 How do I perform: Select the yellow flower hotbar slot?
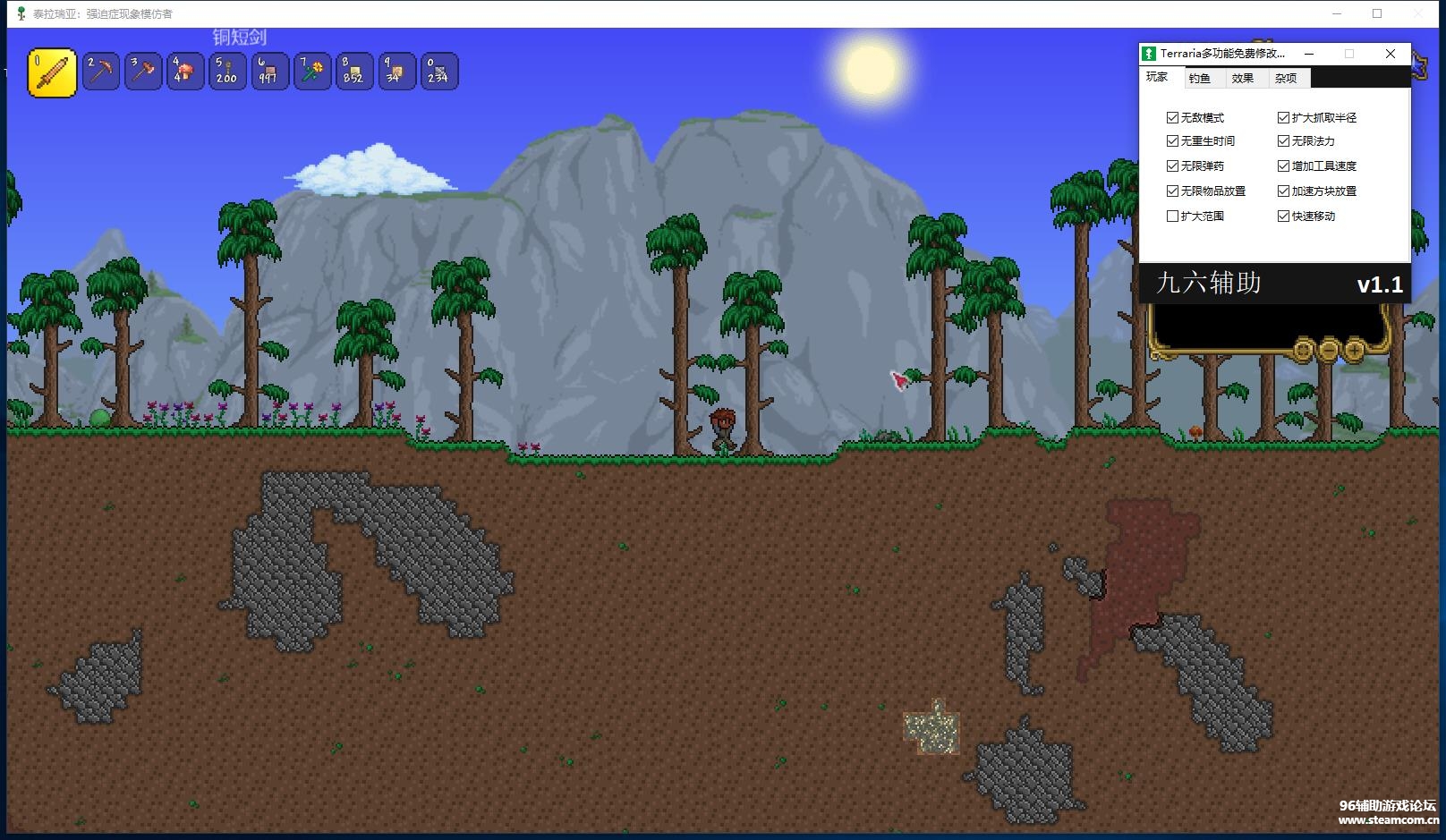coord(310,72)
